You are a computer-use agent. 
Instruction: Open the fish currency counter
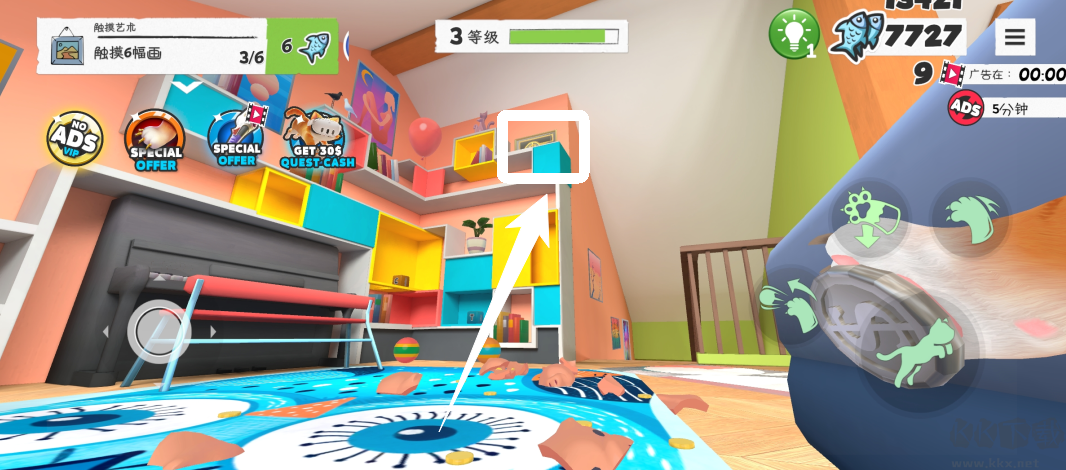click(908, 37)
